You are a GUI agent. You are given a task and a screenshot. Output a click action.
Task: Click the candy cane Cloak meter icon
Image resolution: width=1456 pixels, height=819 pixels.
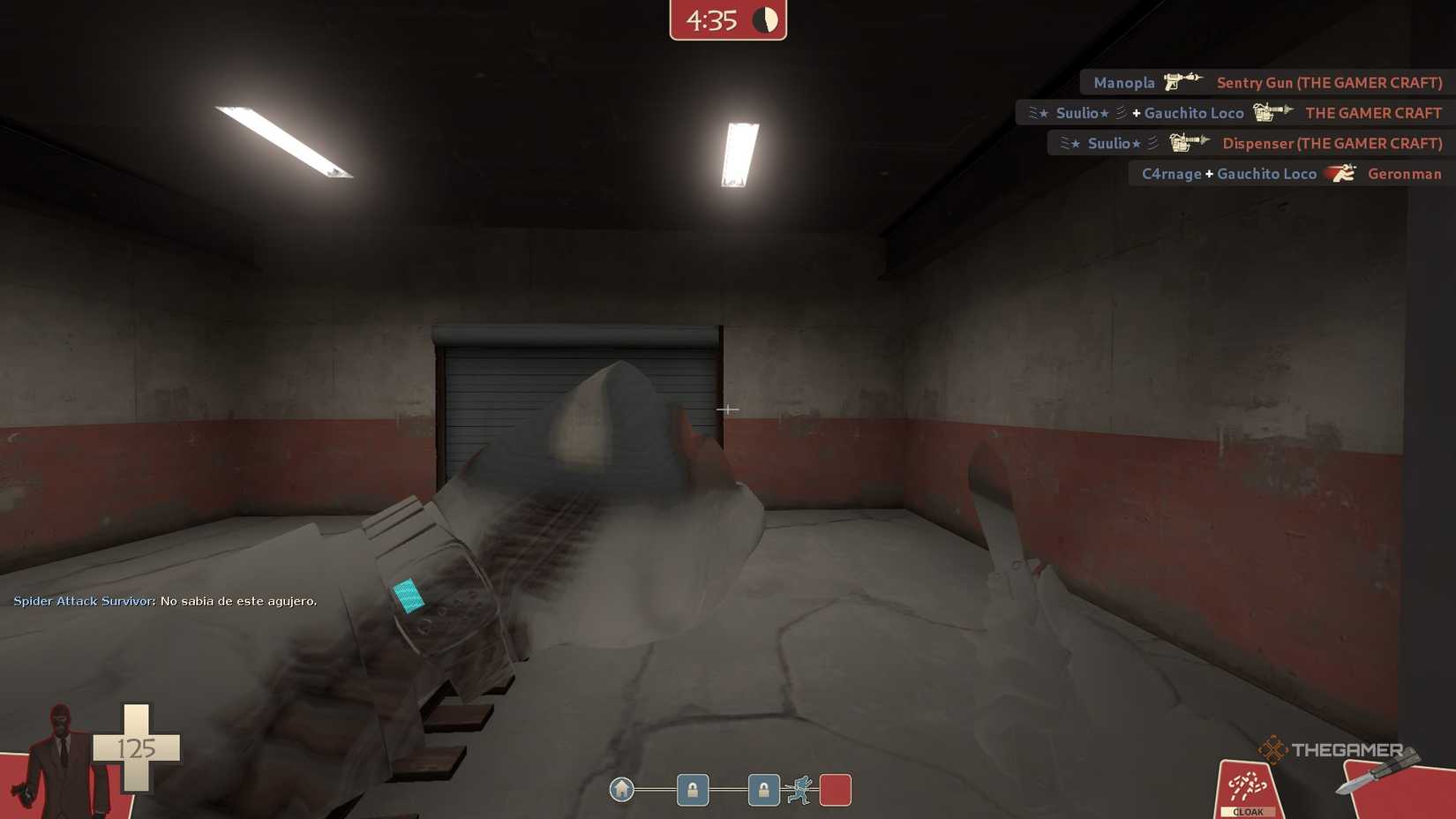tap(1247, 784)
